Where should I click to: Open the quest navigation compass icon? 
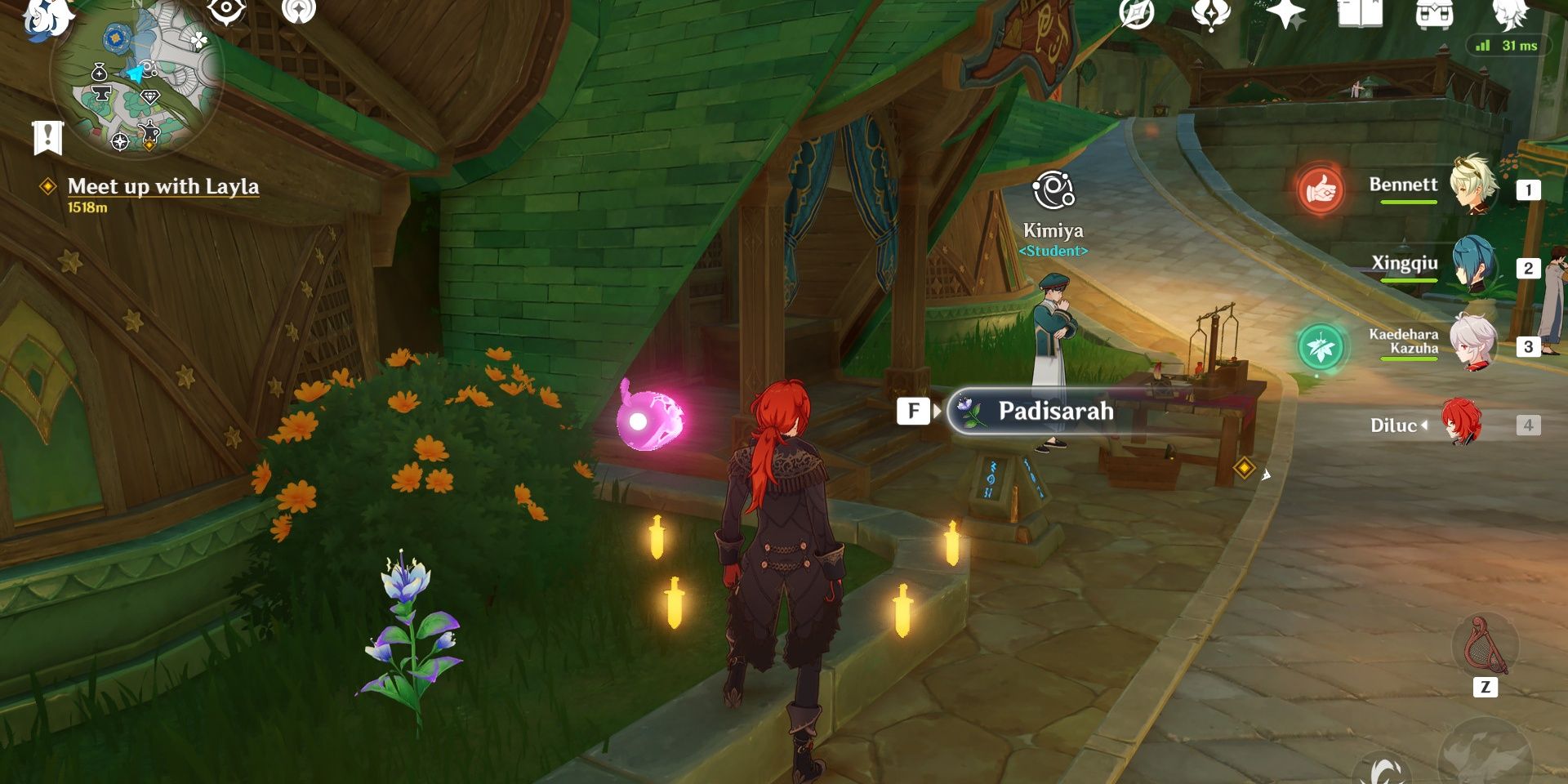1137,12
